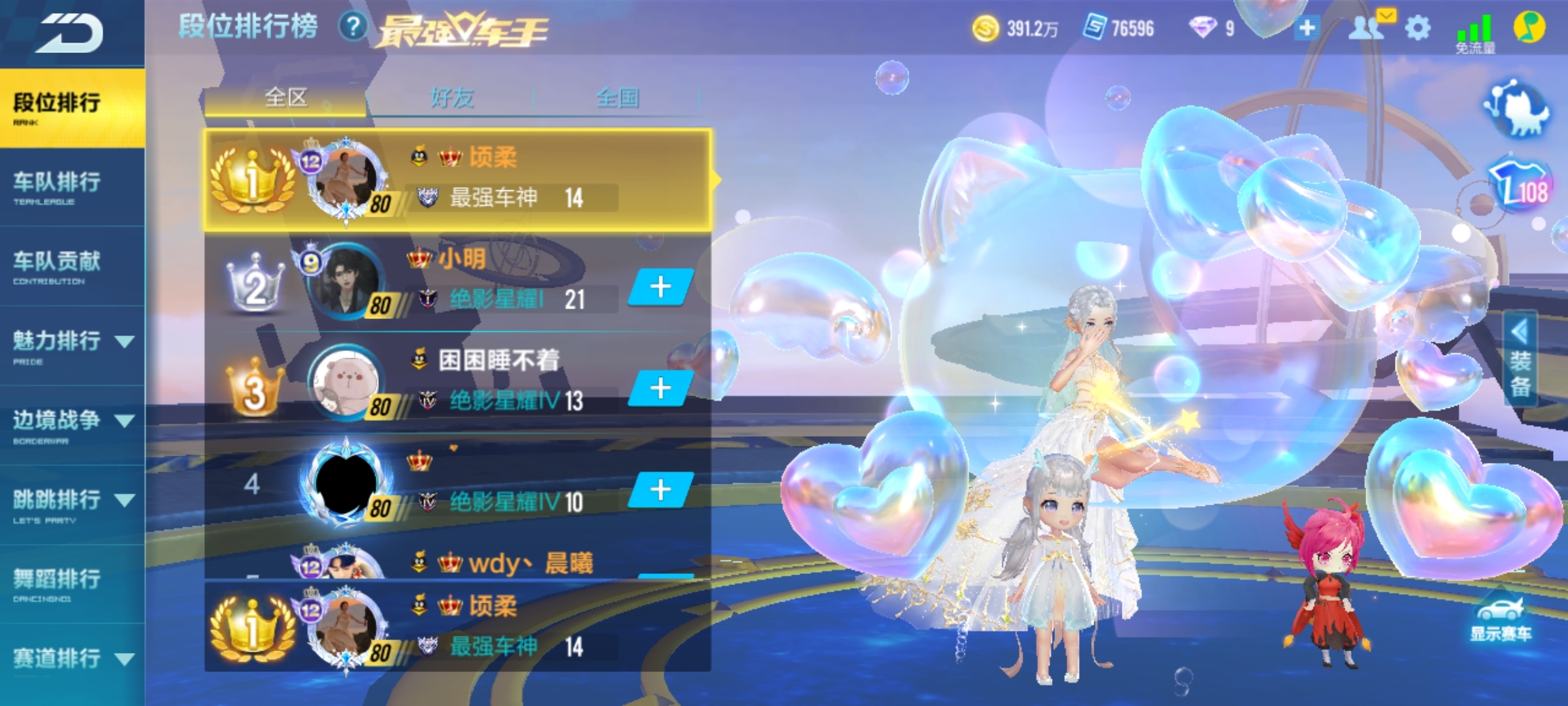
Task: Select 车队贡献 contribution ranking
Action: [57, 265]
